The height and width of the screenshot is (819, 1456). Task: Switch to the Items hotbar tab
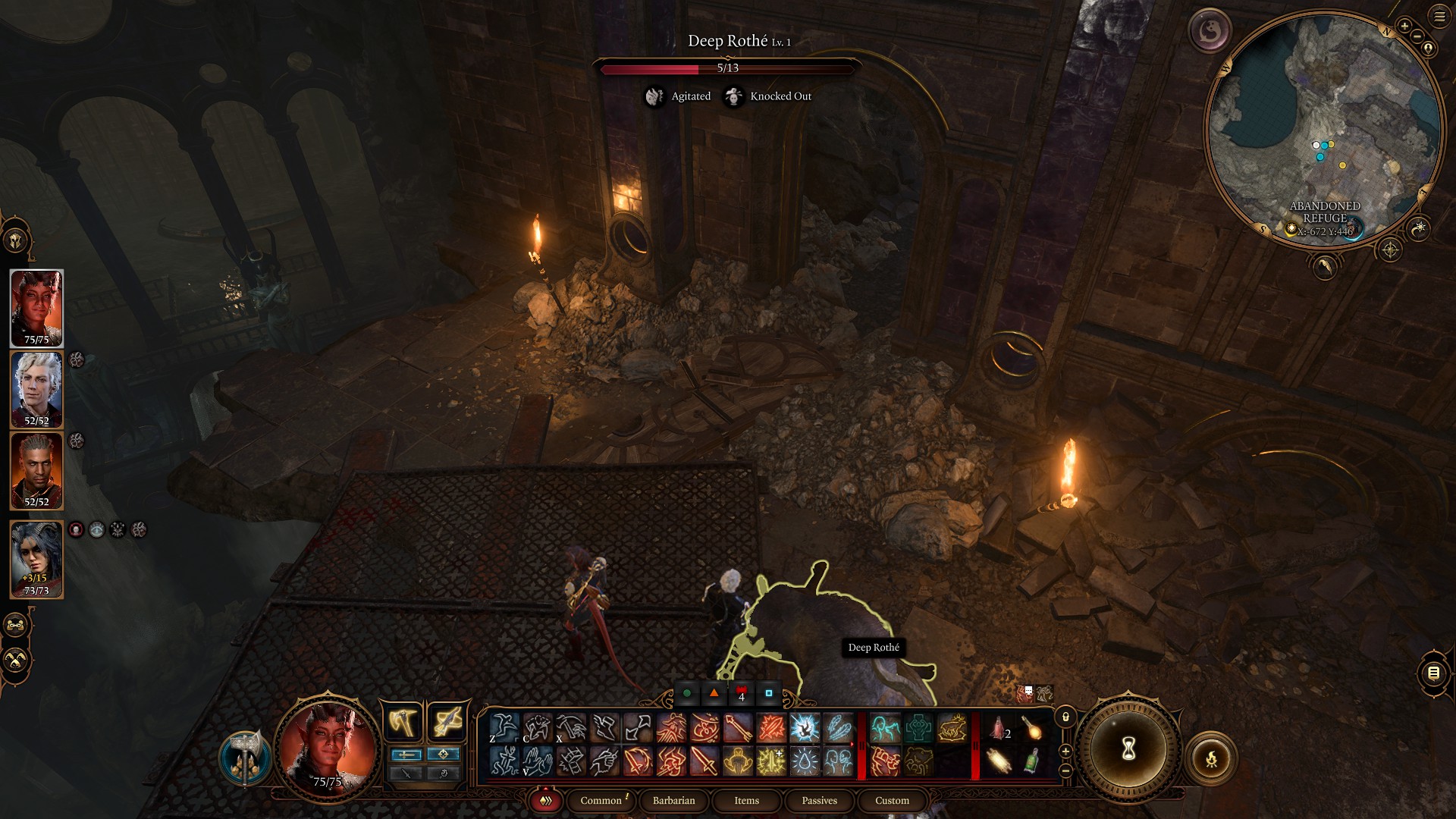coord(746,801)
